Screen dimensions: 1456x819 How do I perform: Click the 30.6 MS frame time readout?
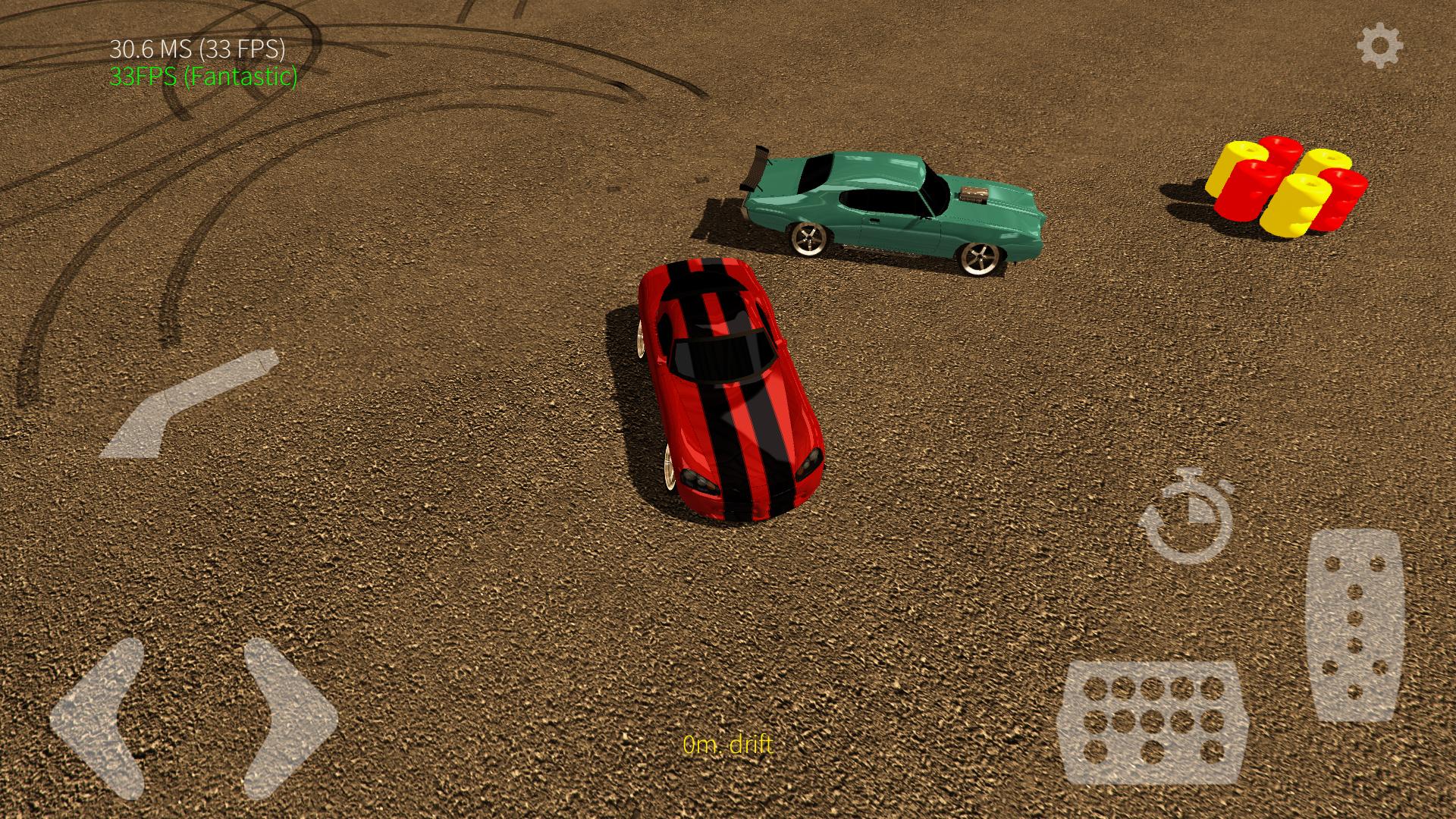tap(199, 51)
